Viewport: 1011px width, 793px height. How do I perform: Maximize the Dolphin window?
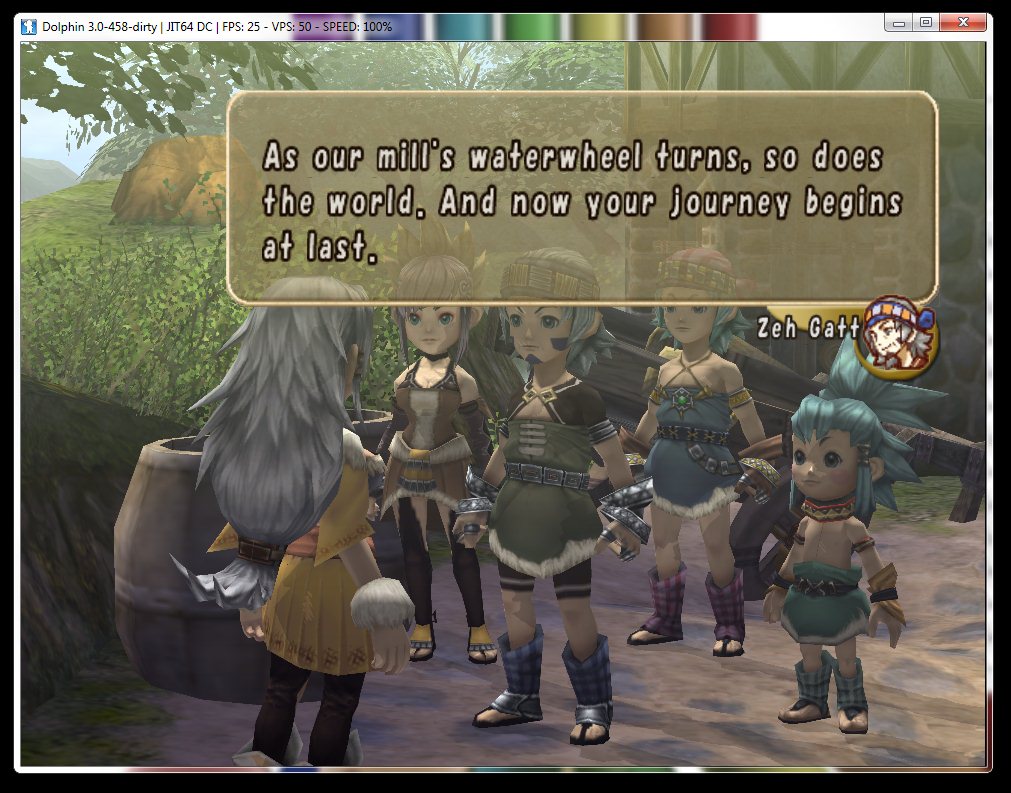point(925,22)
